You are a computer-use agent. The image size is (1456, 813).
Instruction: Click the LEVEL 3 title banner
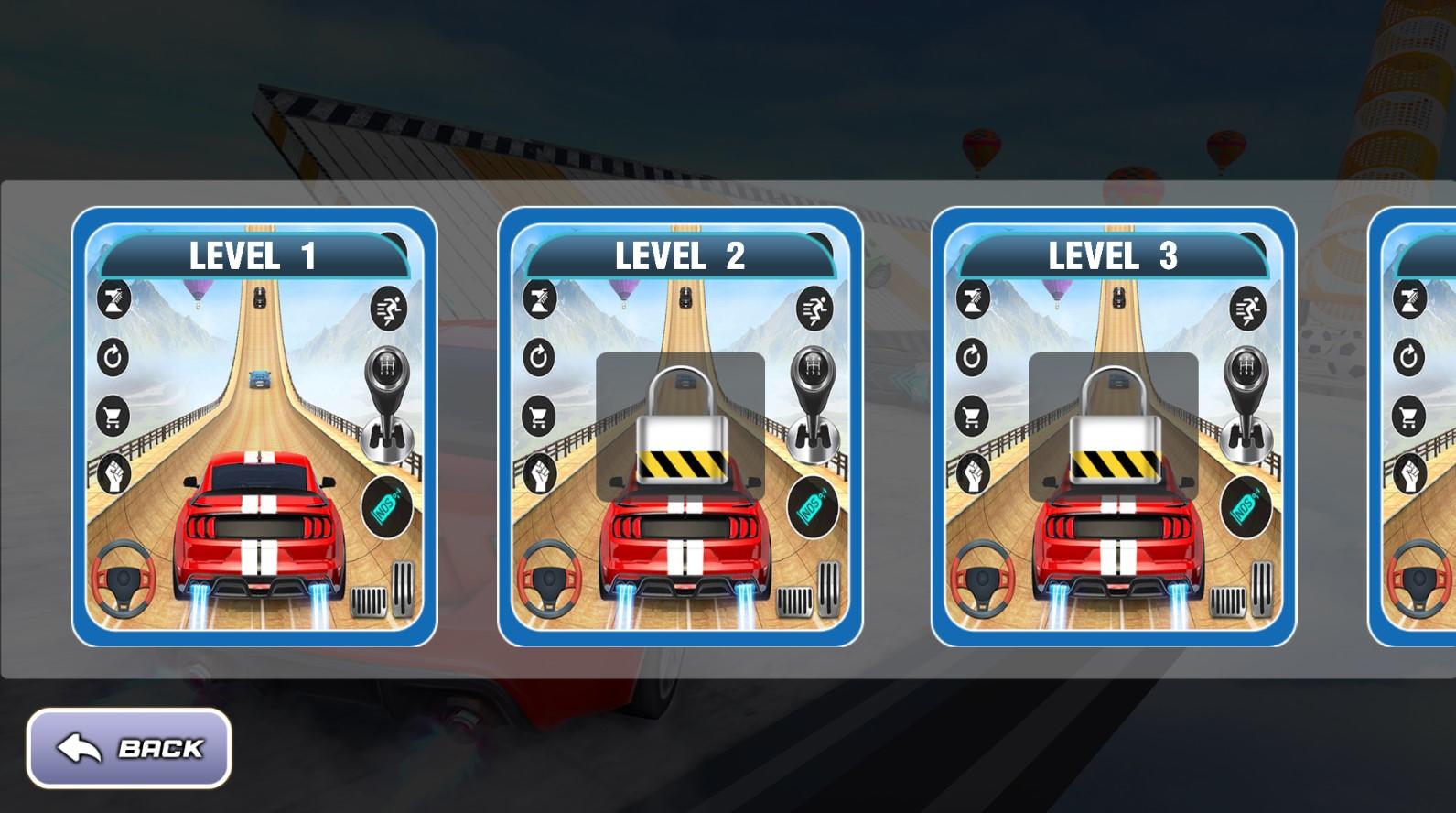(1112, 255)
